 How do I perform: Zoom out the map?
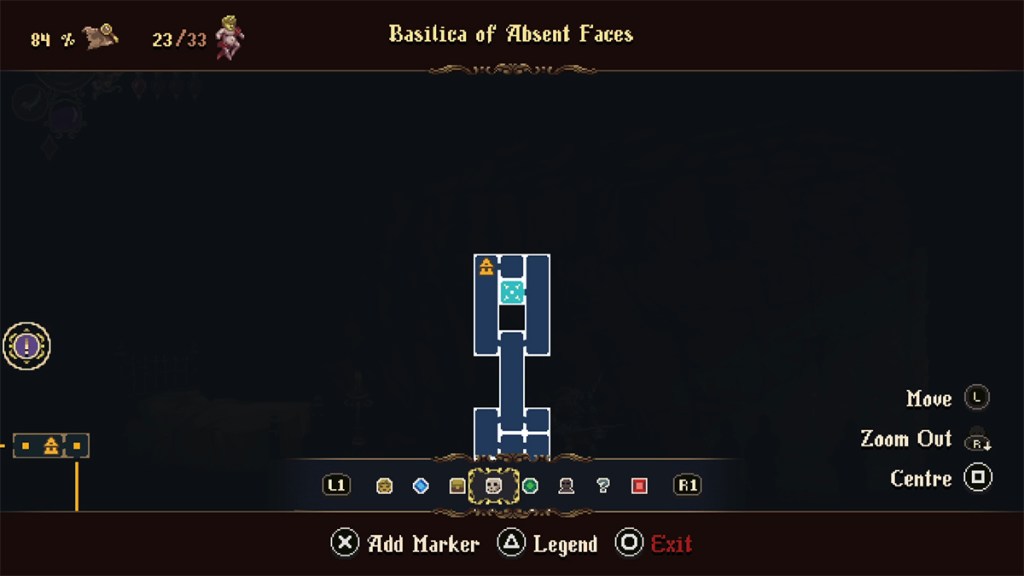pos(976,439)
